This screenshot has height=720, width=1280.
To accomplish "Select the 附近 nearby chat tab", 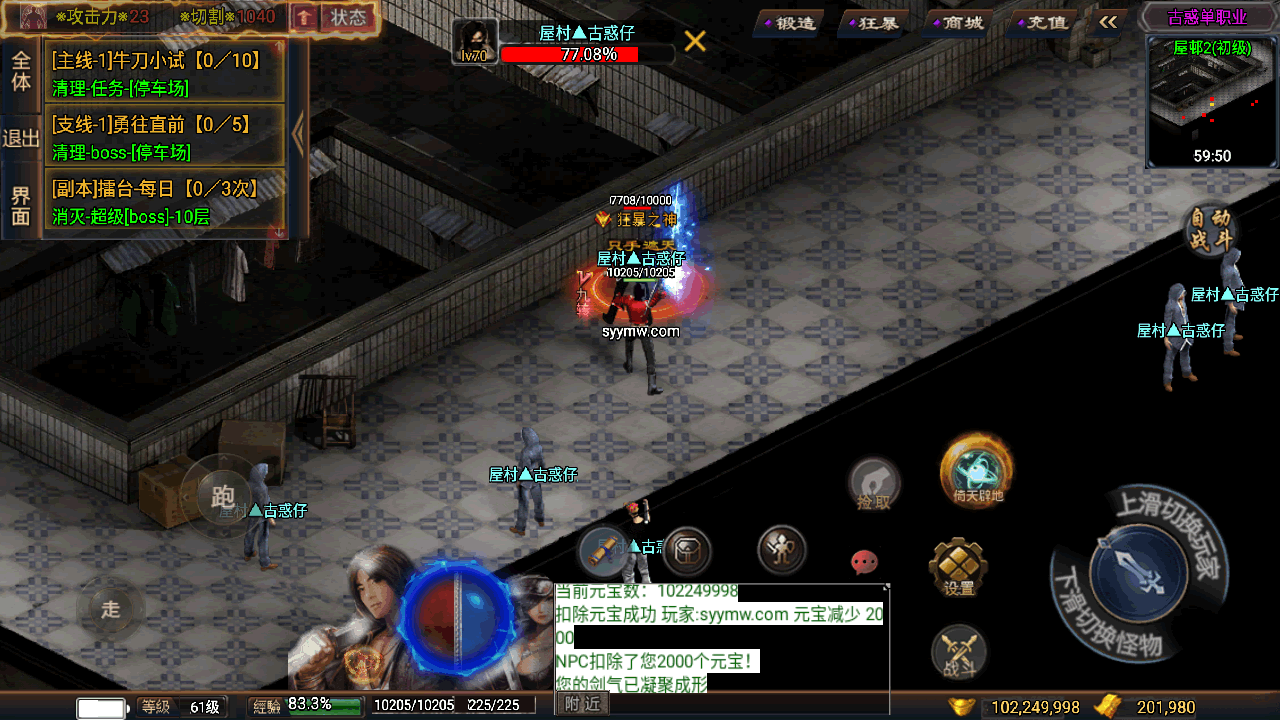I will (582, 704).
